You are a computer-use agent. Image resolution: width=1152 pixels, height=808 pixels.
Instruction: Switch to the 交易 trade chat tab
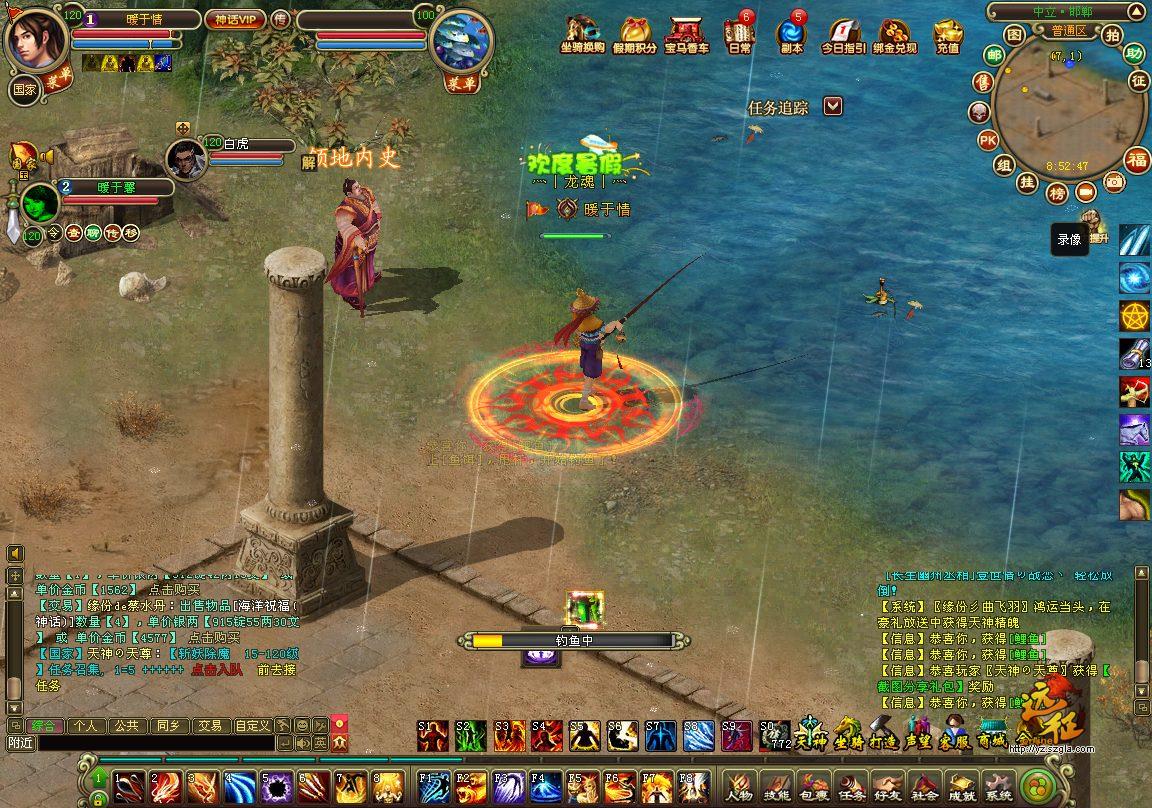click(x=209, y=725)
